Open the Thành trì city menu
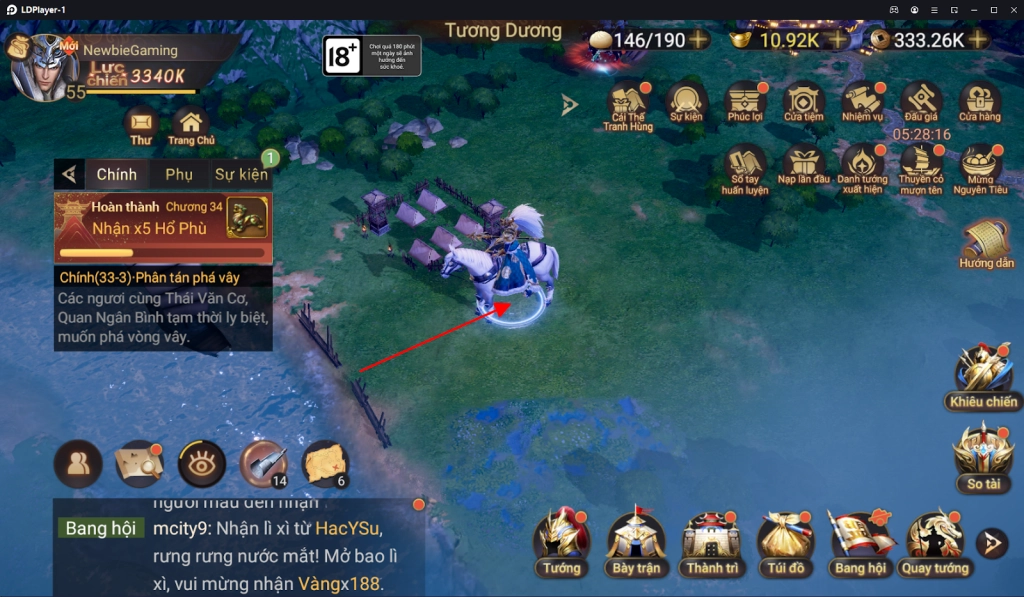Viewport: 1024px width, 597px height. tap(711, 540)
